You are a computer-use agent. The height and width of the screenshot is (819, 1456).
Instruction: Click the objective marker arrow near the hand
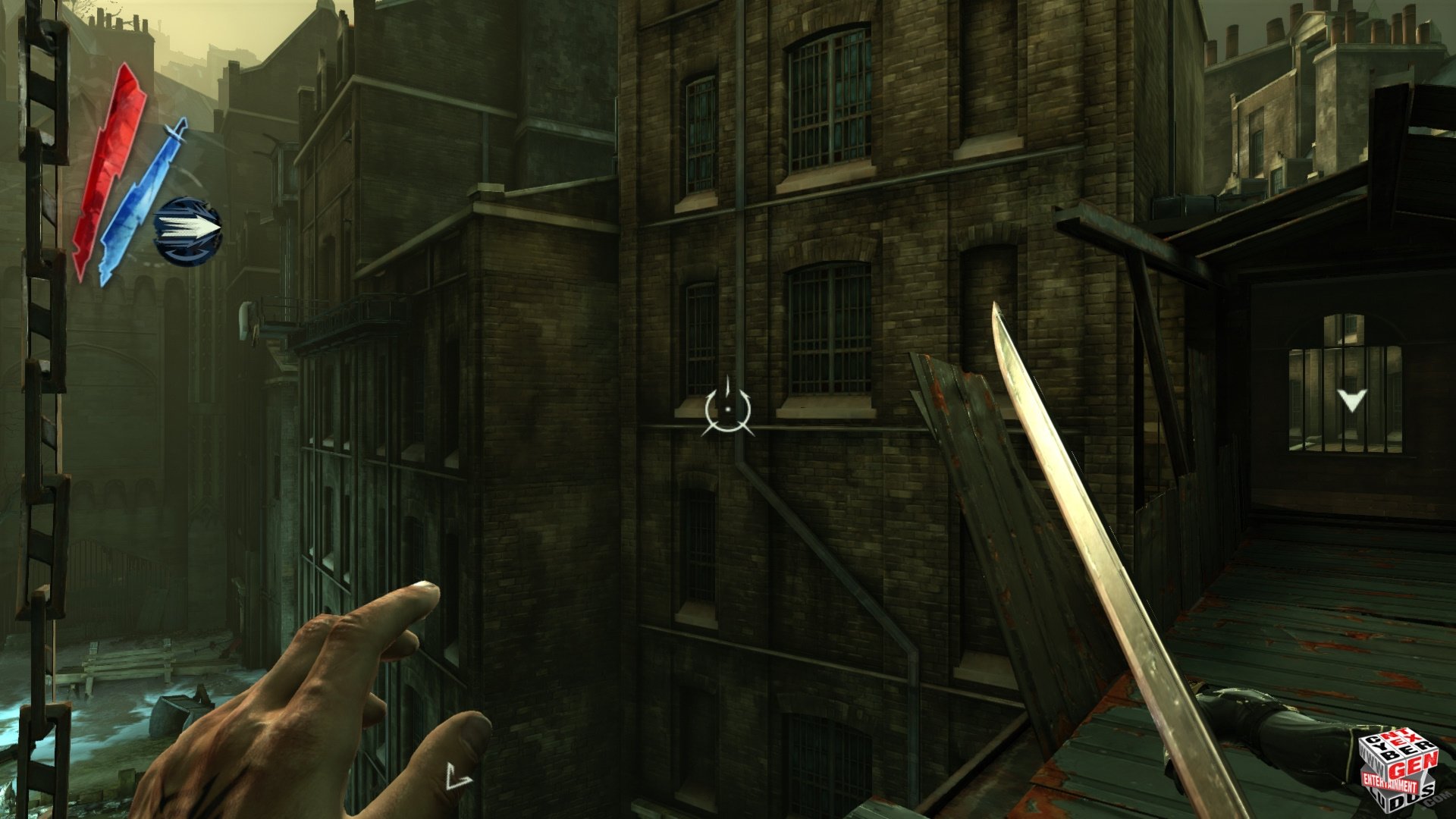point(457,777)
